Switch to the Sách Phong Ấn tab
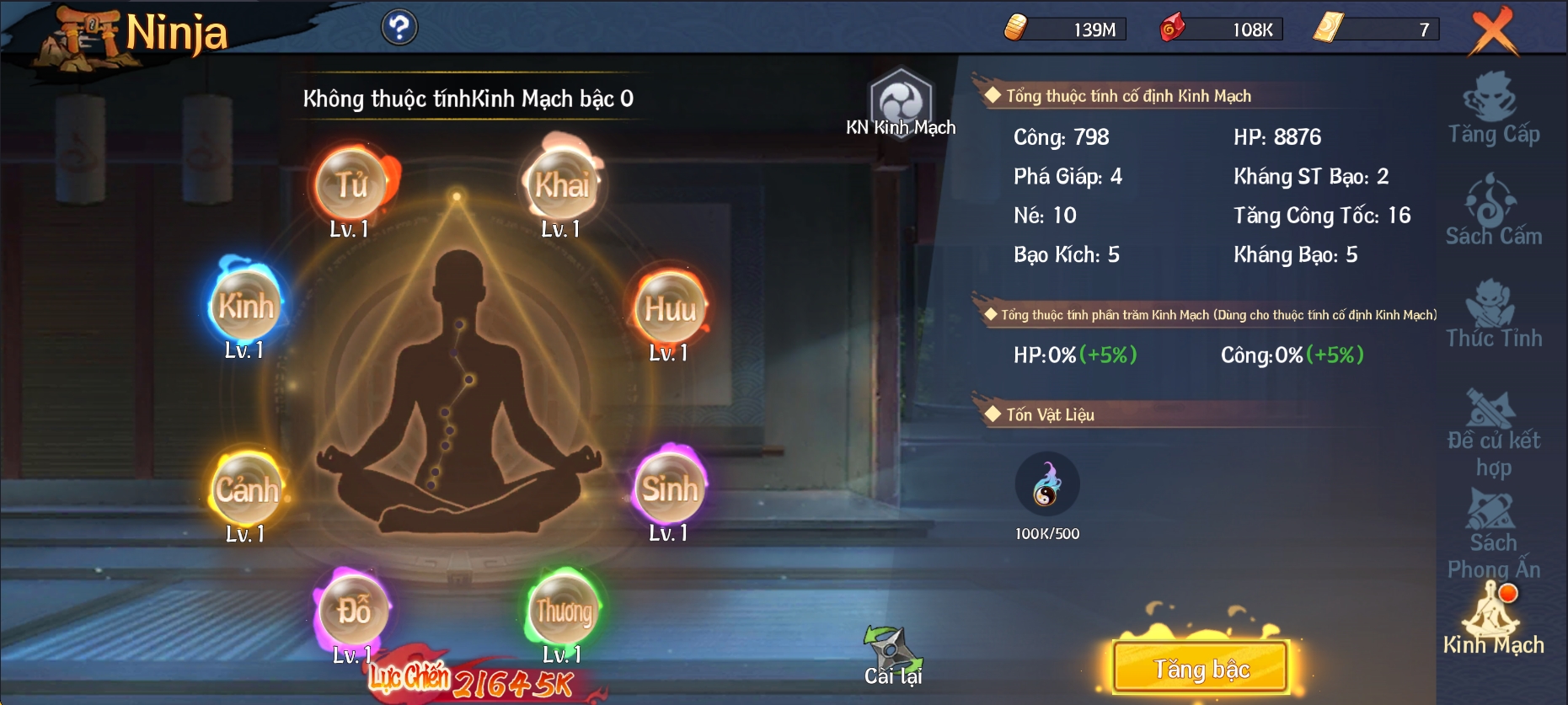Image resolution: width=1568 pixels, height=705 pixels. (x=1493, y=534)
